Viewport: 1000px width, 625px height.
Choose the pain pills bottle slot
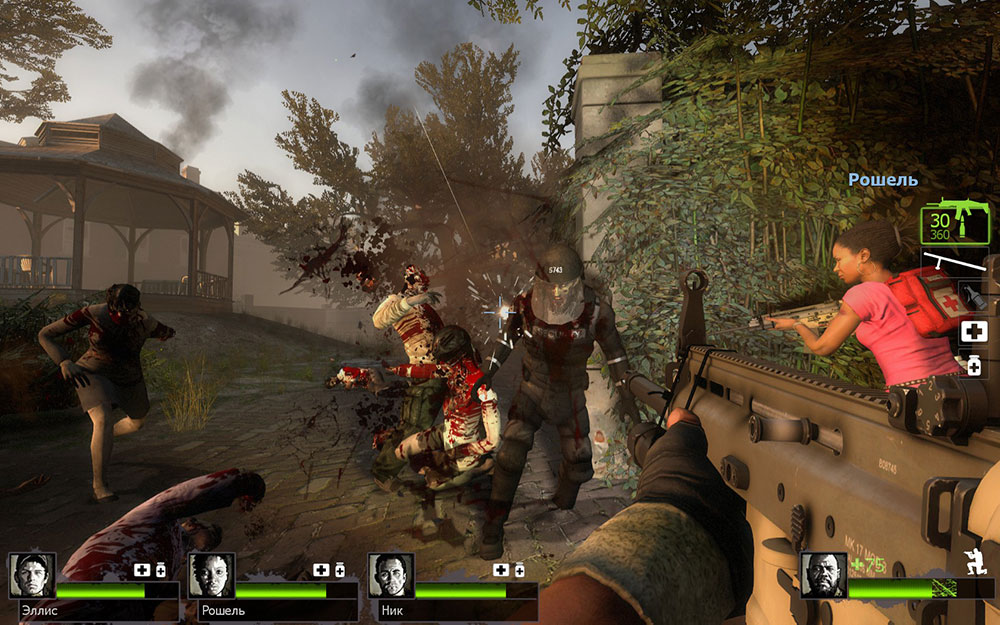pyautogui.click(x=973, y=365)
